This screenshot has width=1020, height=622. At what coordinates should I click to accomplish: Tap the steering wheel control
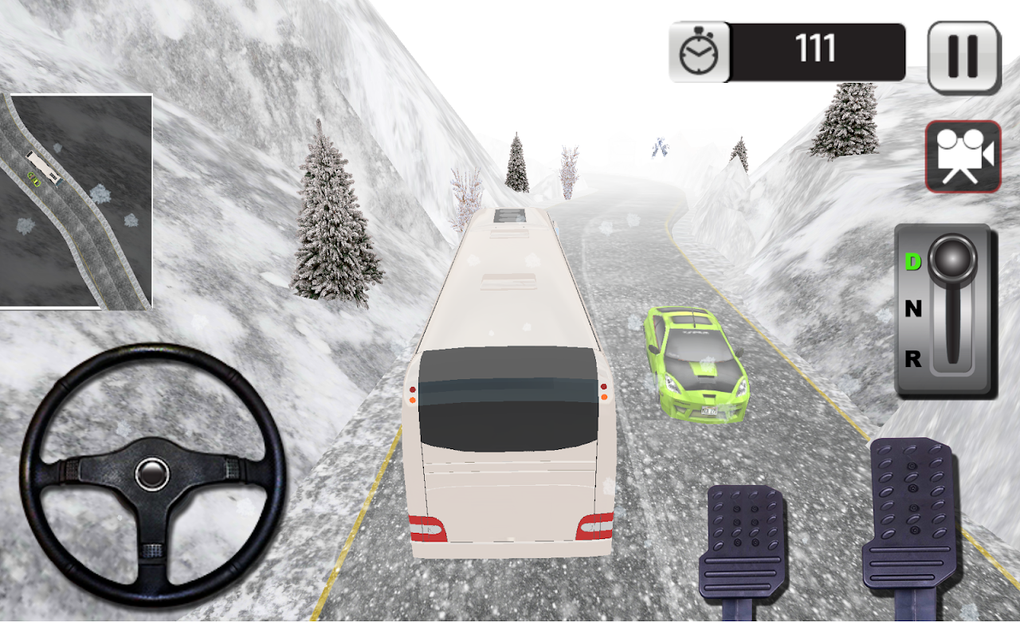(152, 474)
